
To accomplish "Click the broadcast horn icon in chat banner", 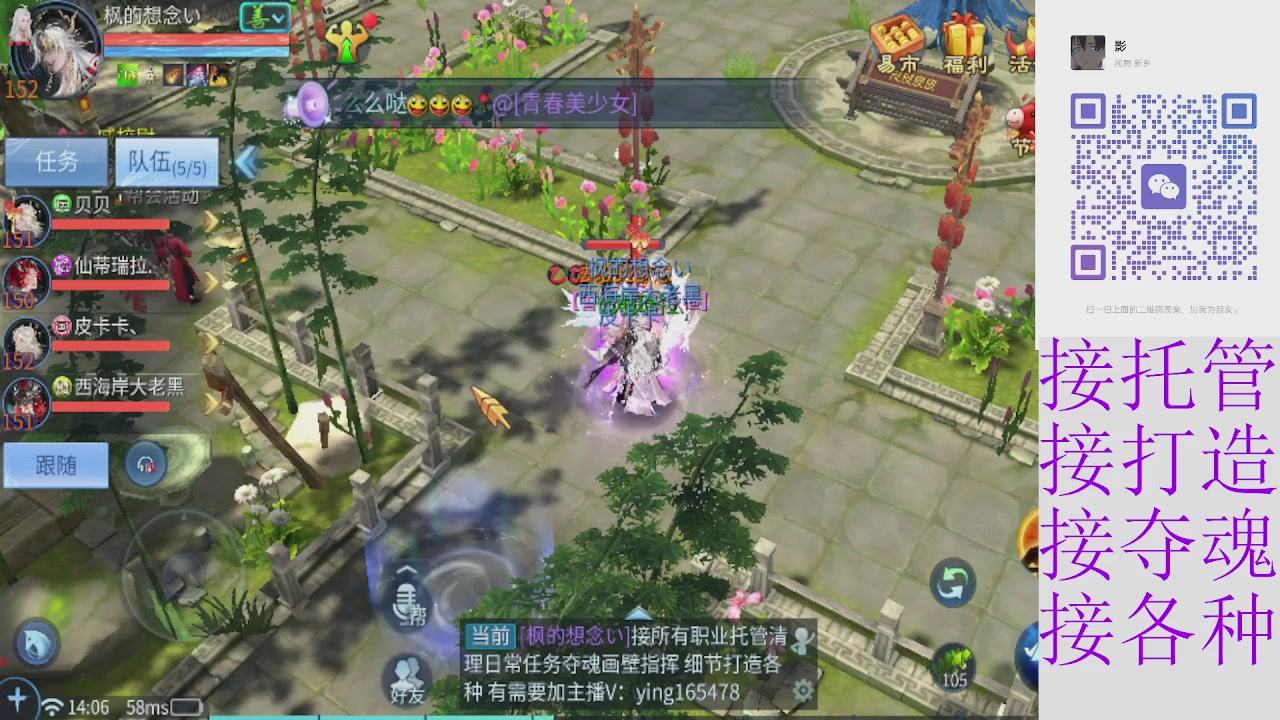I will (310, 103).
